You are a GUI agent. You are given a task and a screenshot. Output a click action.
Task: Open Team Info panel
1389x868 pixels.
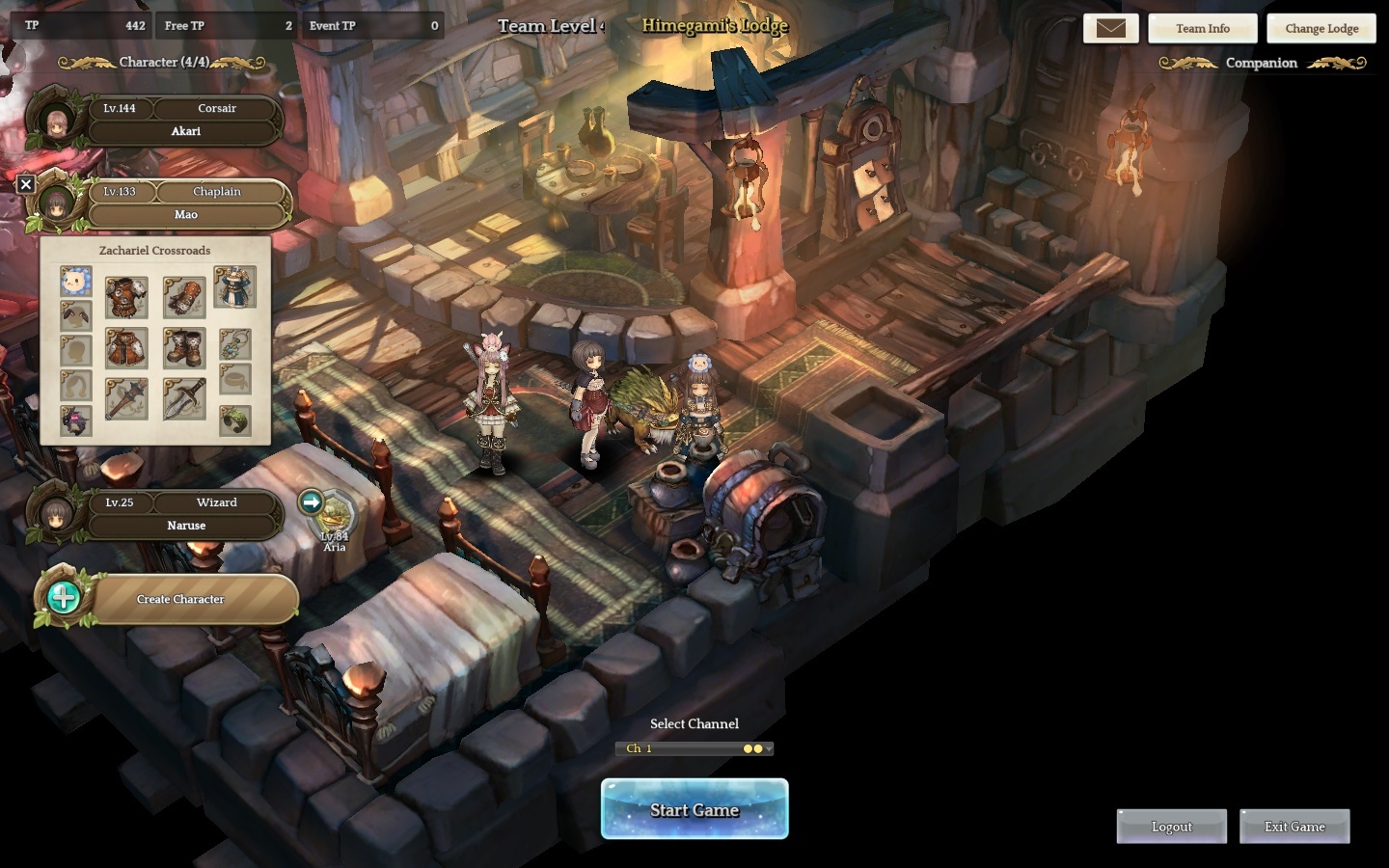point(1202,28)
